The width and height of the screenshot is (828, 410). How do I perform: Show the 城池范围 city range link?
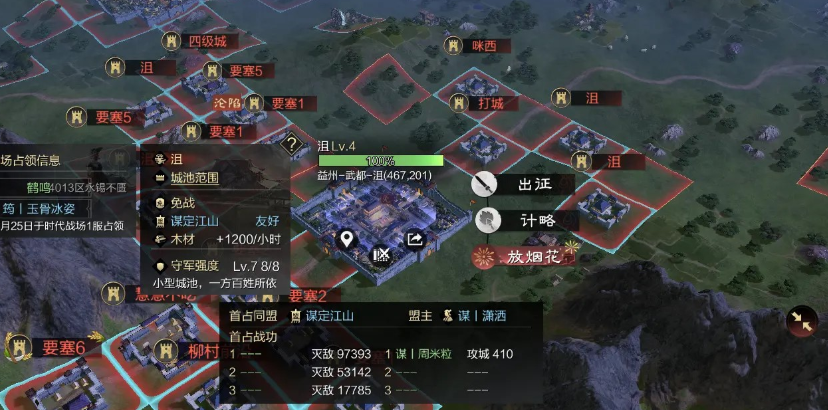194,178
